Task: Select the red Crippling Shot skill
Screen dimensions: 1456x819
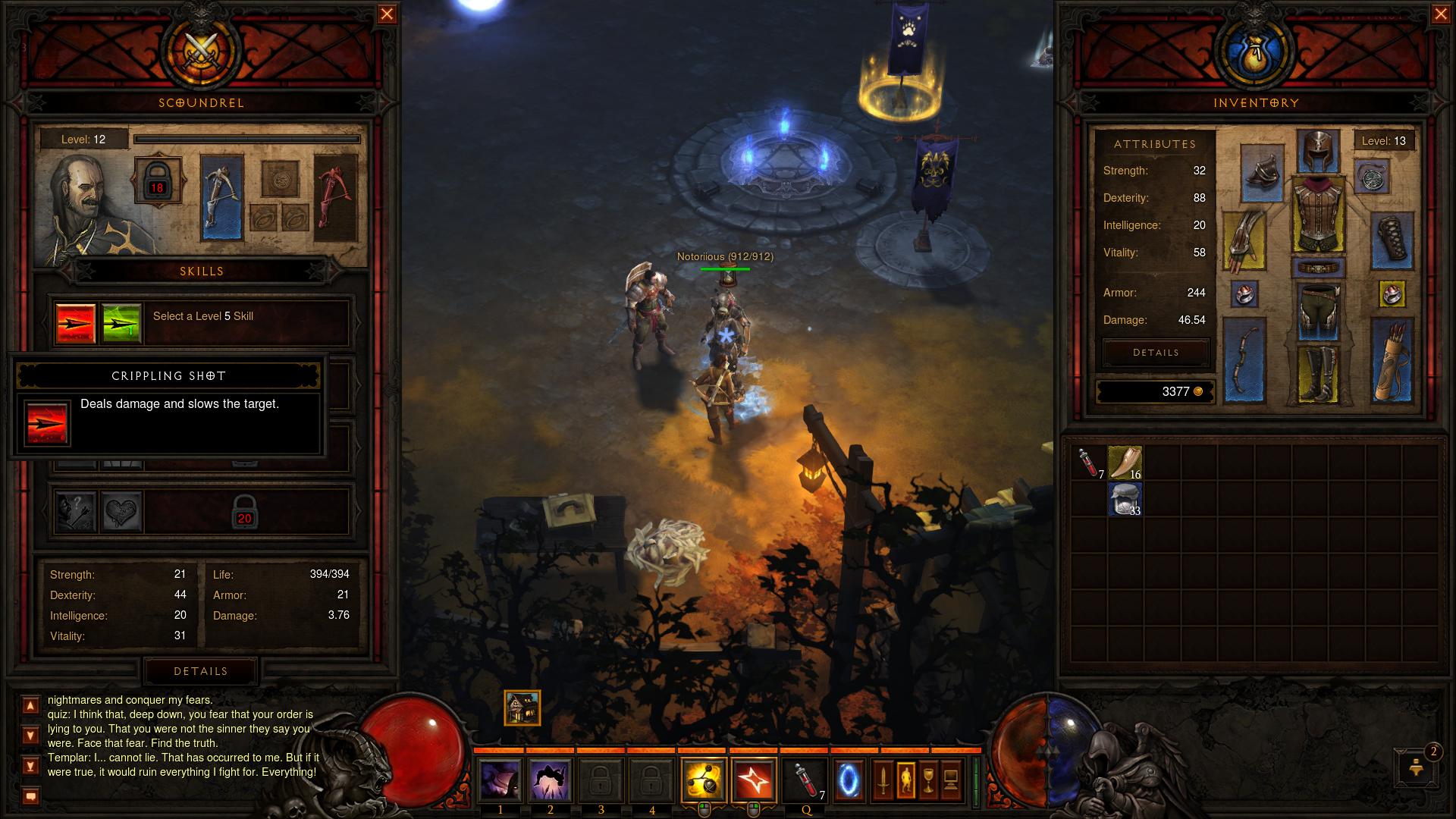Action: coord(76,323)
